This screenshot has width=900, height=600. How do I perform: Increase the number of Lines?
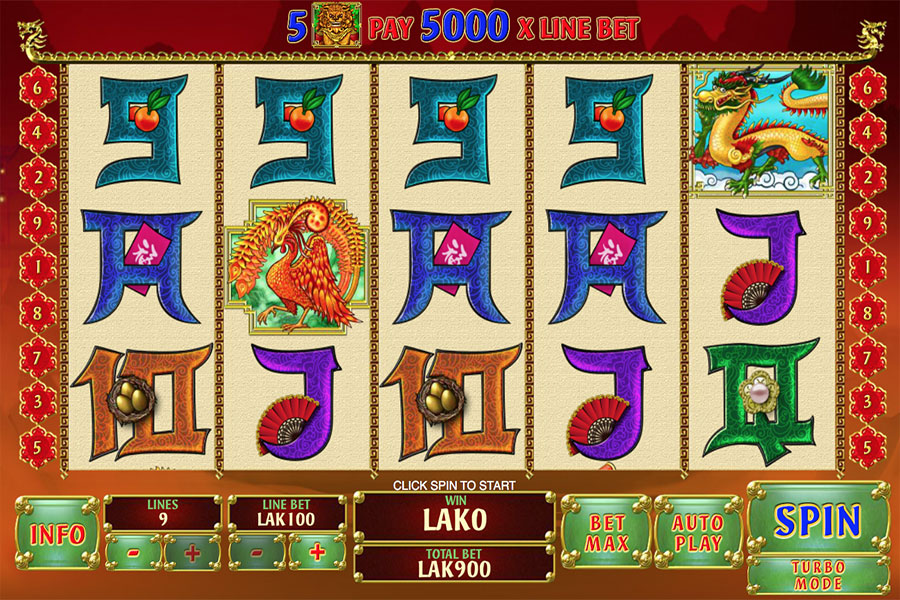192,551
